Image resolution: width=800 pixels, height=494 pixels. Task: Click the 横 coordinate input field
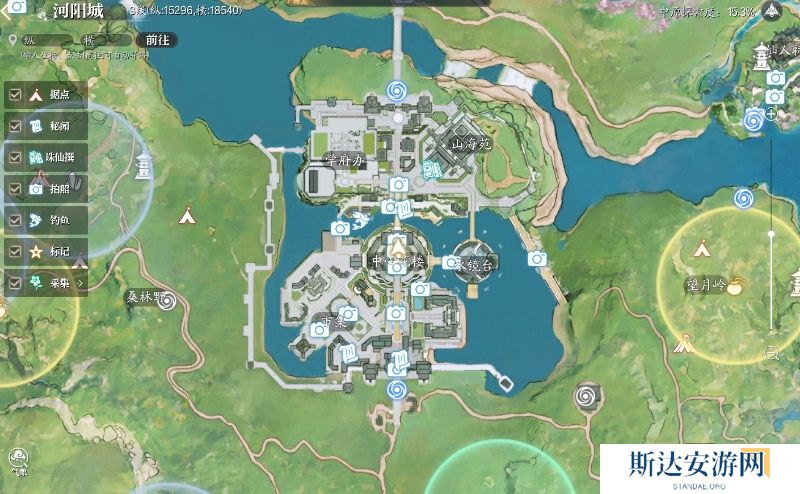[103, 40]
